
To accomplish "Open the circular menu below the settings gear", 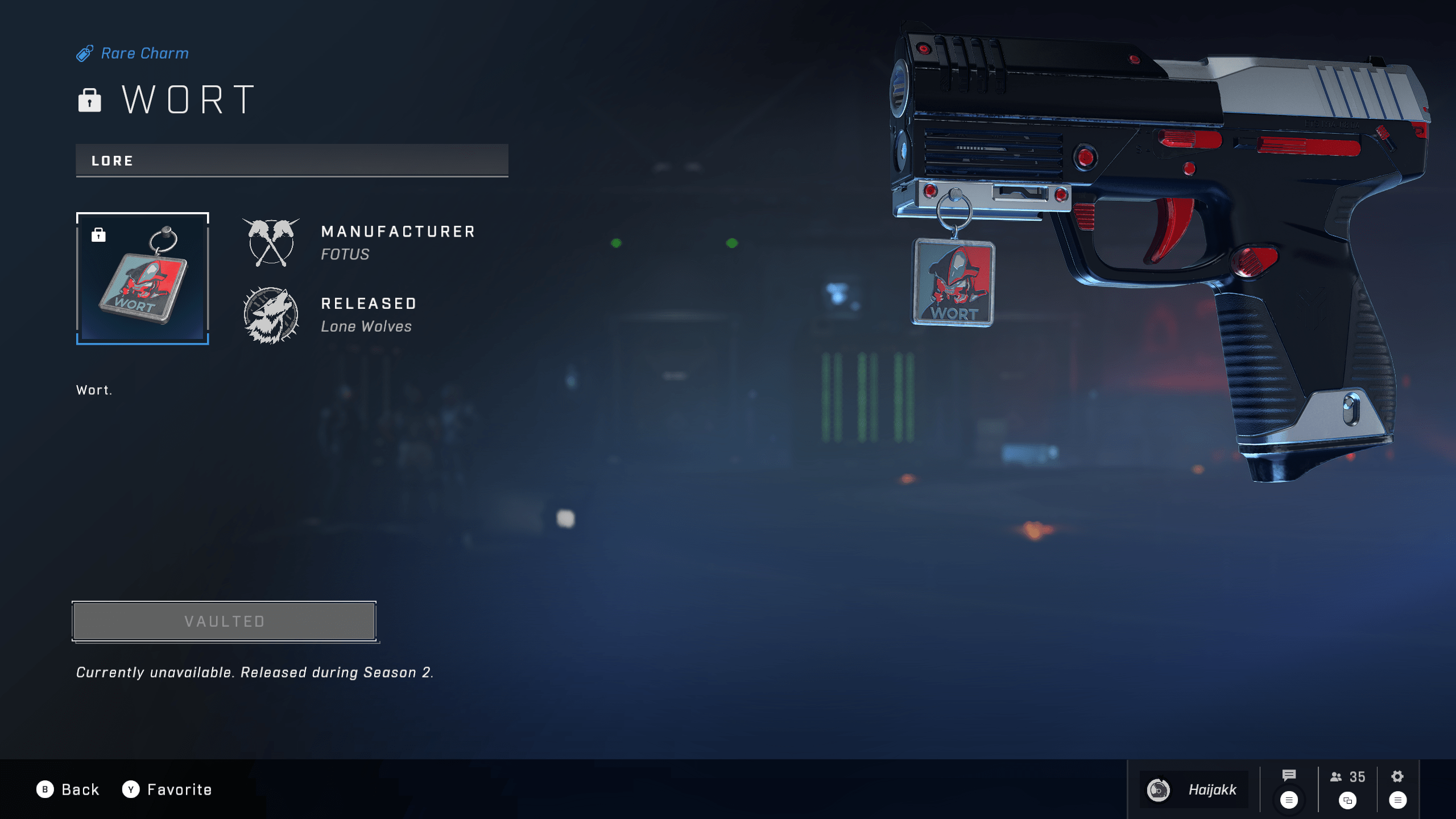I will [x=1397, y=799].
